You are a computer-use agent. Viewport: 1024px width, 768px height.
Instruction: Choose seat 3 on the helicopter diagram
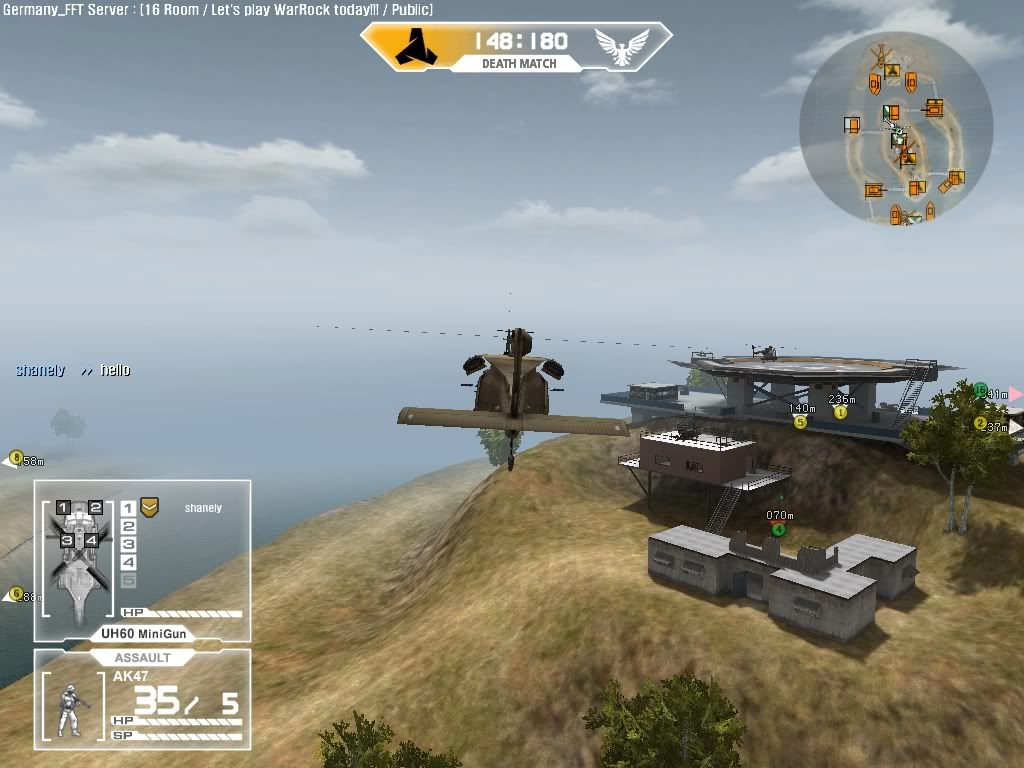click(67, 540)
